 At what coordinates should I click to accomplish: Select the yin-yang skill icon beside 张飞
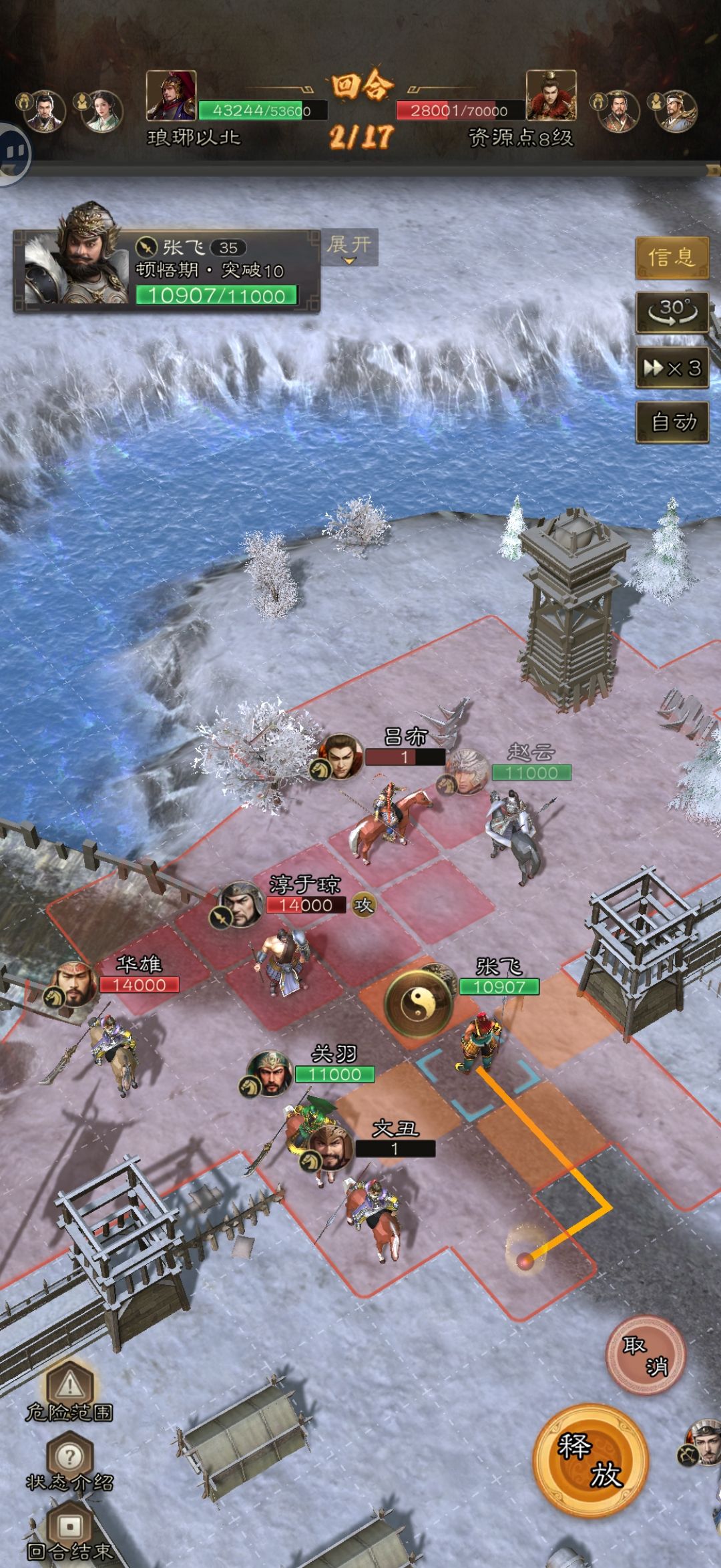419,1003
